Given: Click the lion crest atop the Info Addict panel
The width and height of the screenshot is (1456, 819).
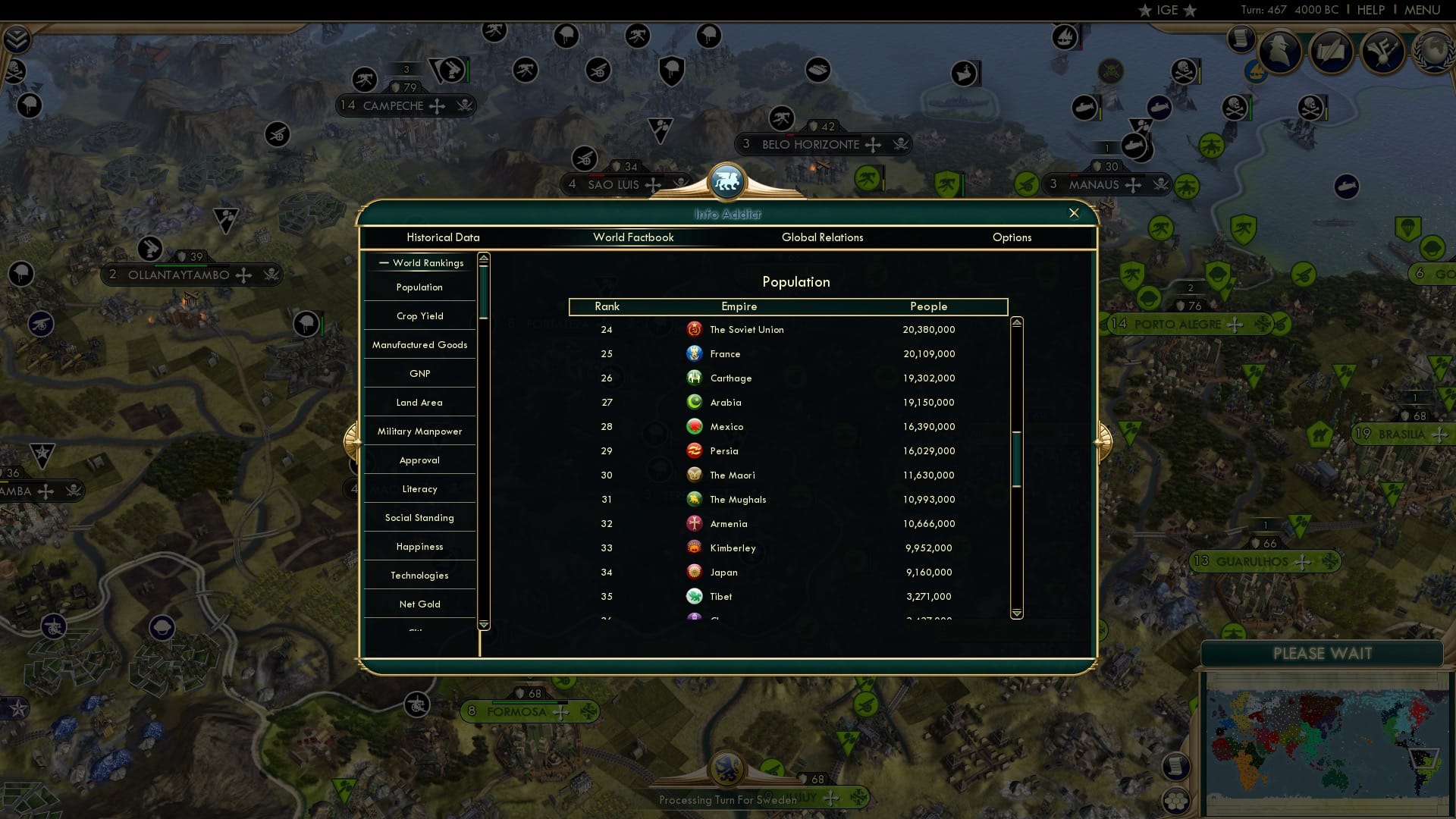Looking at the screenshot, I should coord(727,181).
